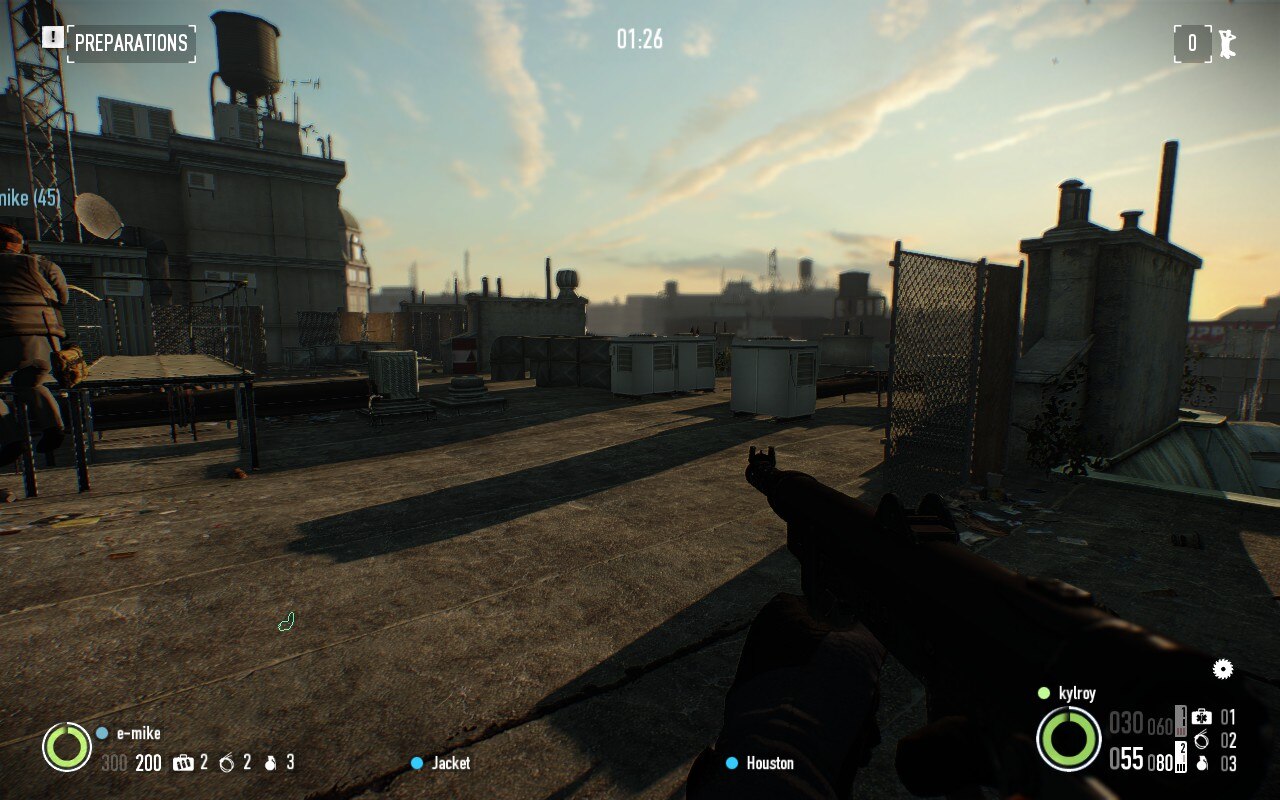Click e-mike's cable ties icon
The height and width of the screenshot is (800, 1280).
(226, 763)
